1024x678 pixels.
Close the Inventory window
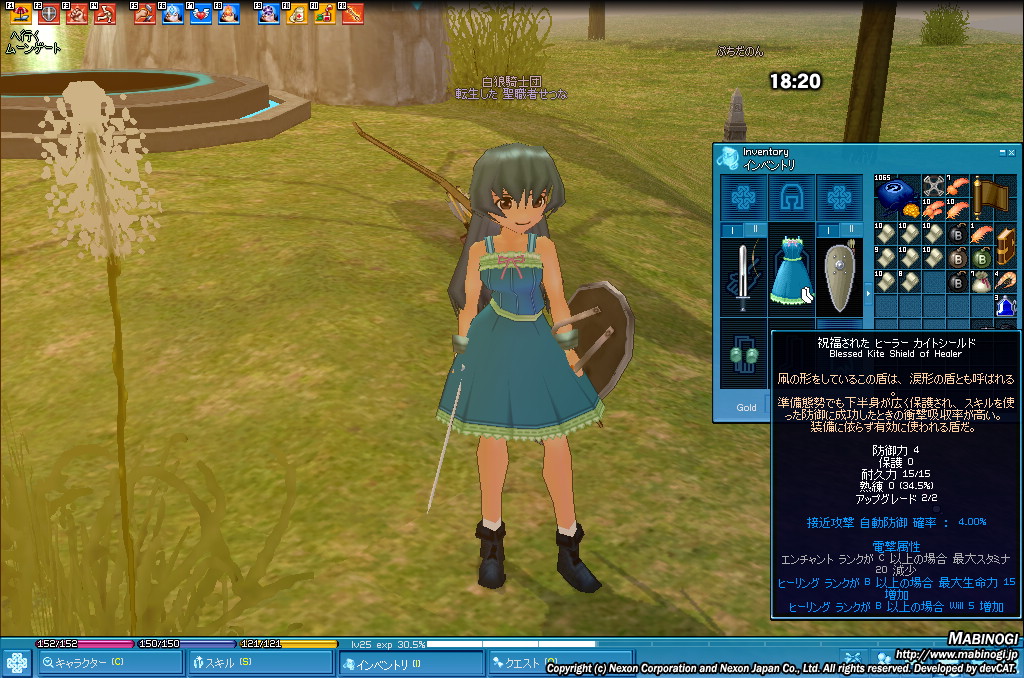(1011, 152)
